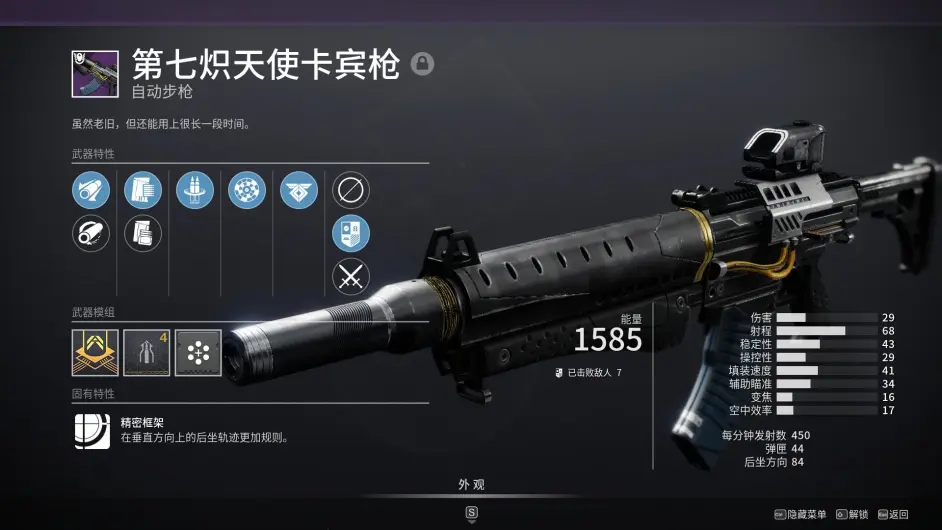Screen dimensions: 942x530
Task: Select the blue emblem kill tracker
Action: coord(351,234)
